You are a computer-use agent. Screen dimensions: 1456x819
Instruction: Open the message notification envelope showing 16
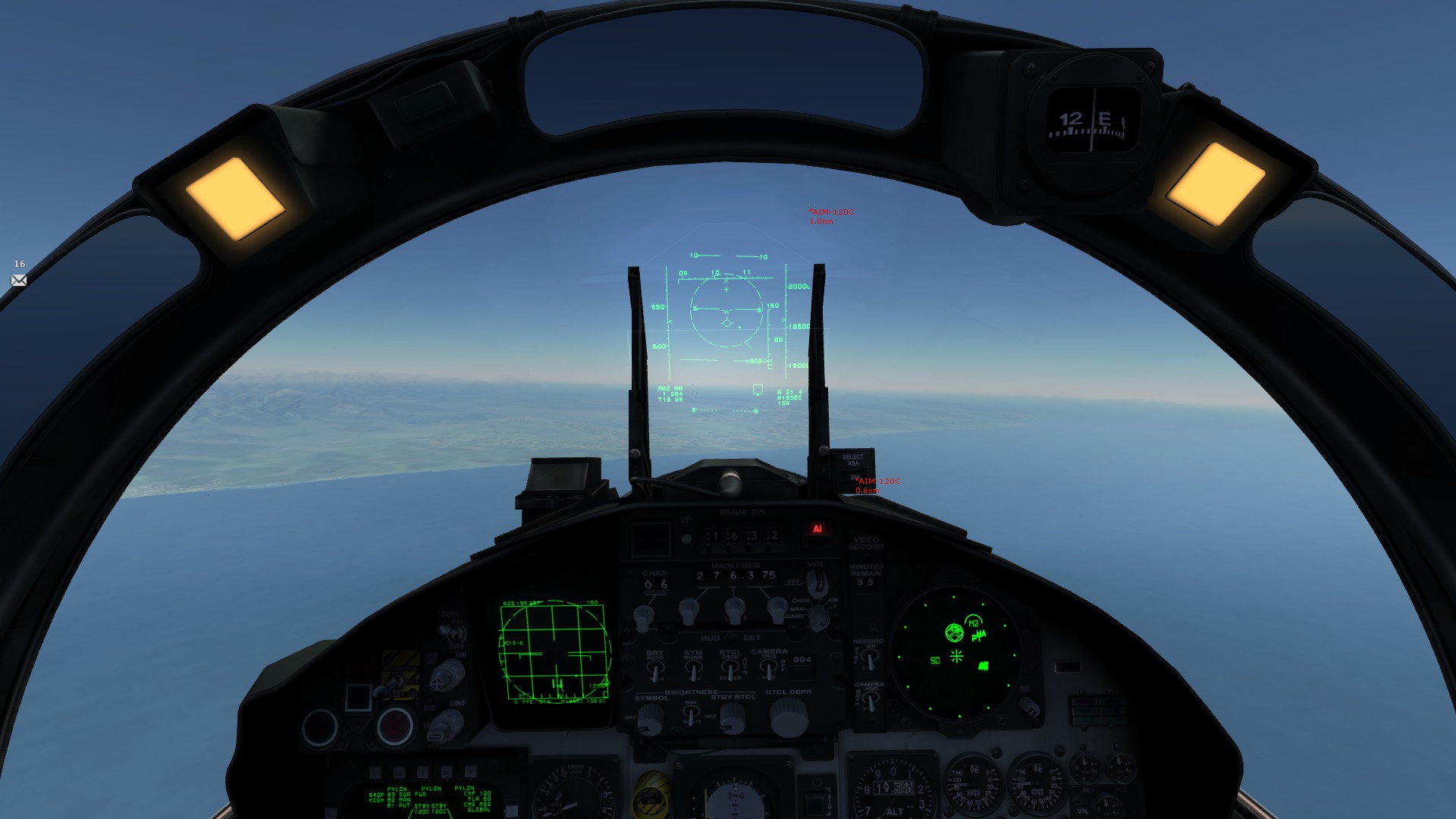point(20,280)
